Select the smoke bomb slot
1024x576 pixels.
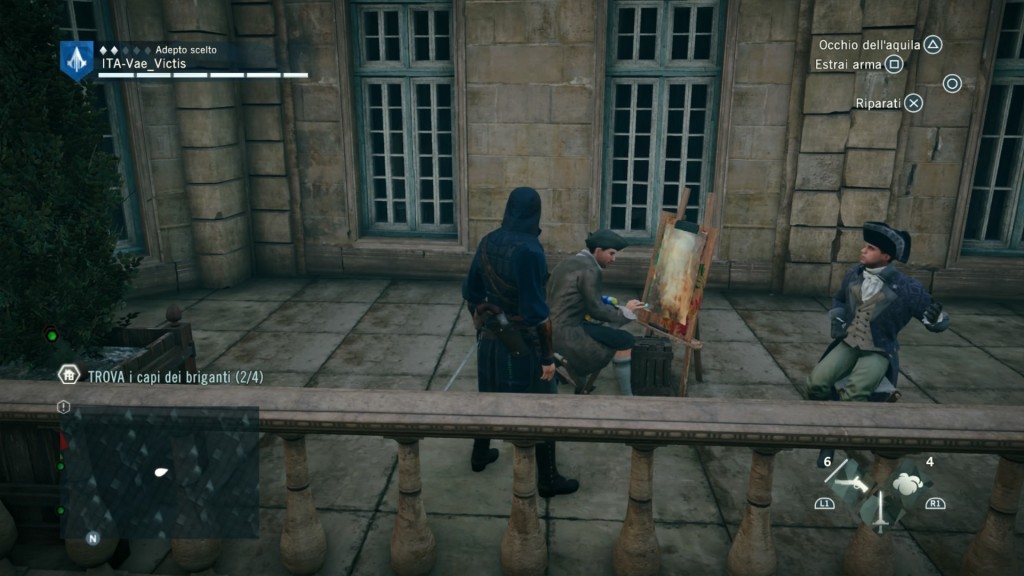[x=908, y=483]
